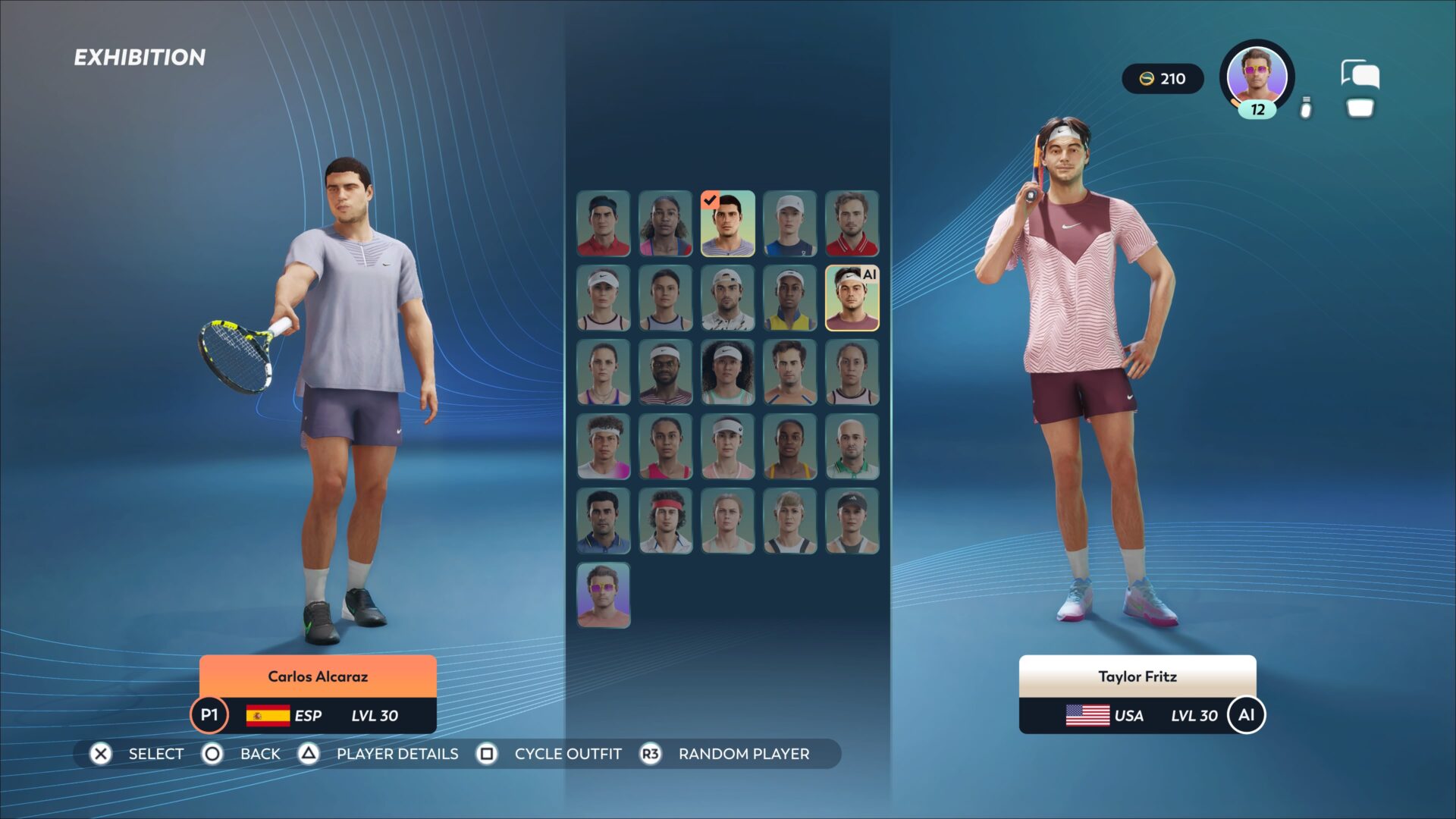This screenshot has height=819, width=1456.
Task: Click the level 12 badge under the avatar
Action: [1255, 109]
